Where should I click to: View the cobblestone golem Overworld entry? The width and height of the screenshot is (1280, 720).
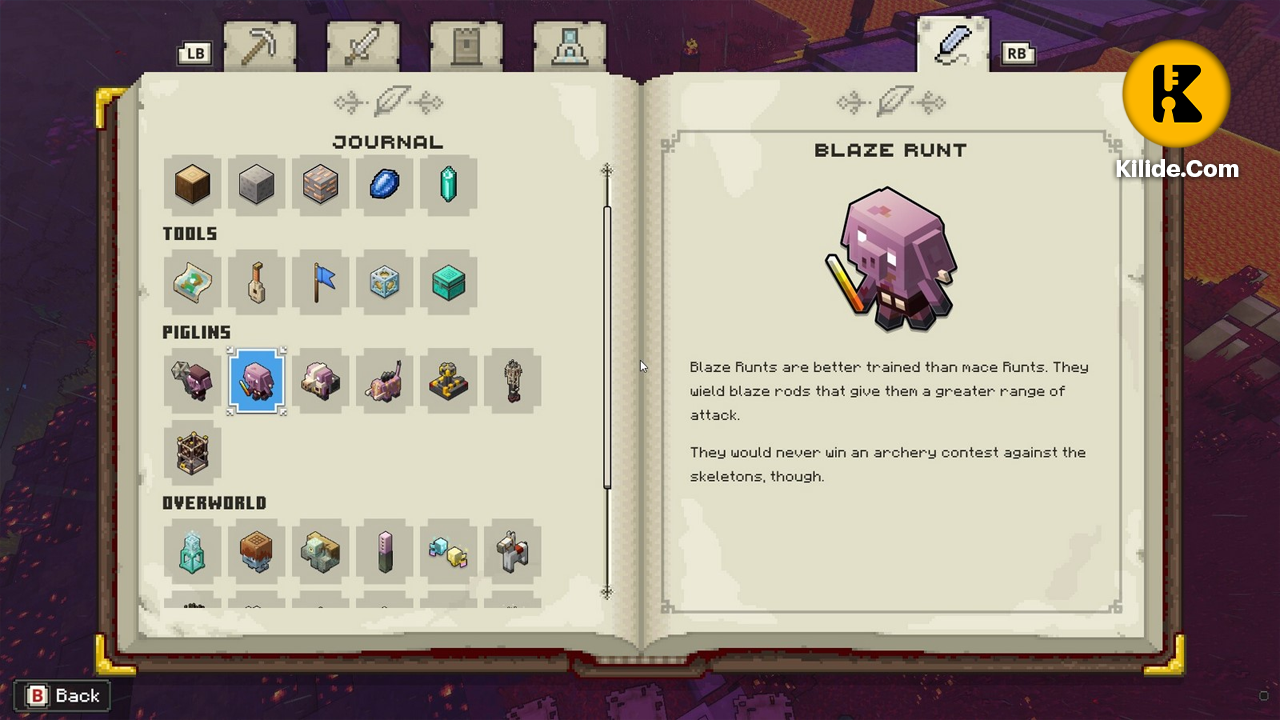(x=320, y=551)
